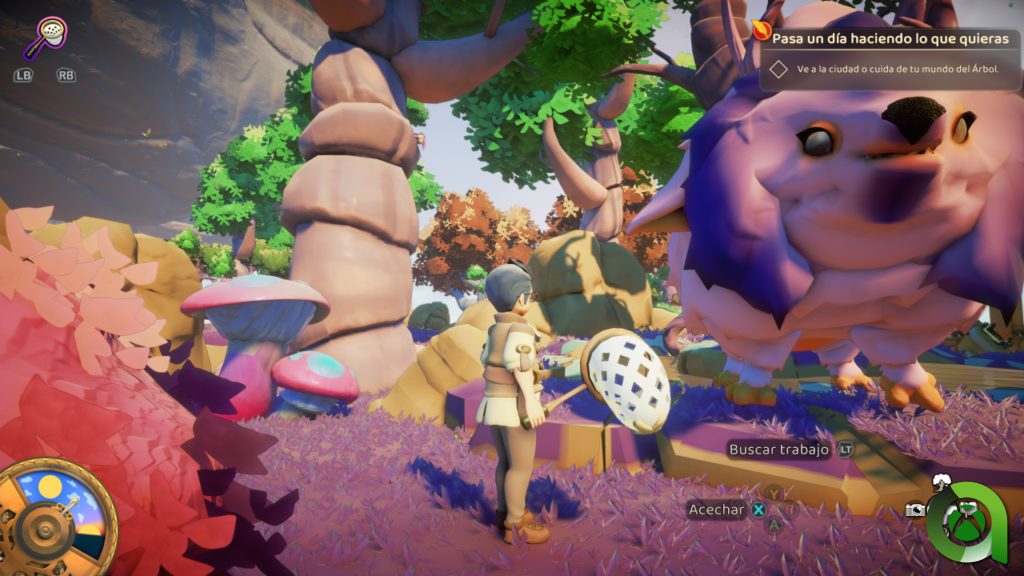The height and width of the screenshot is (576, 1024).
Task: Open the camera photo mode icon
Action: pos(915,510)
